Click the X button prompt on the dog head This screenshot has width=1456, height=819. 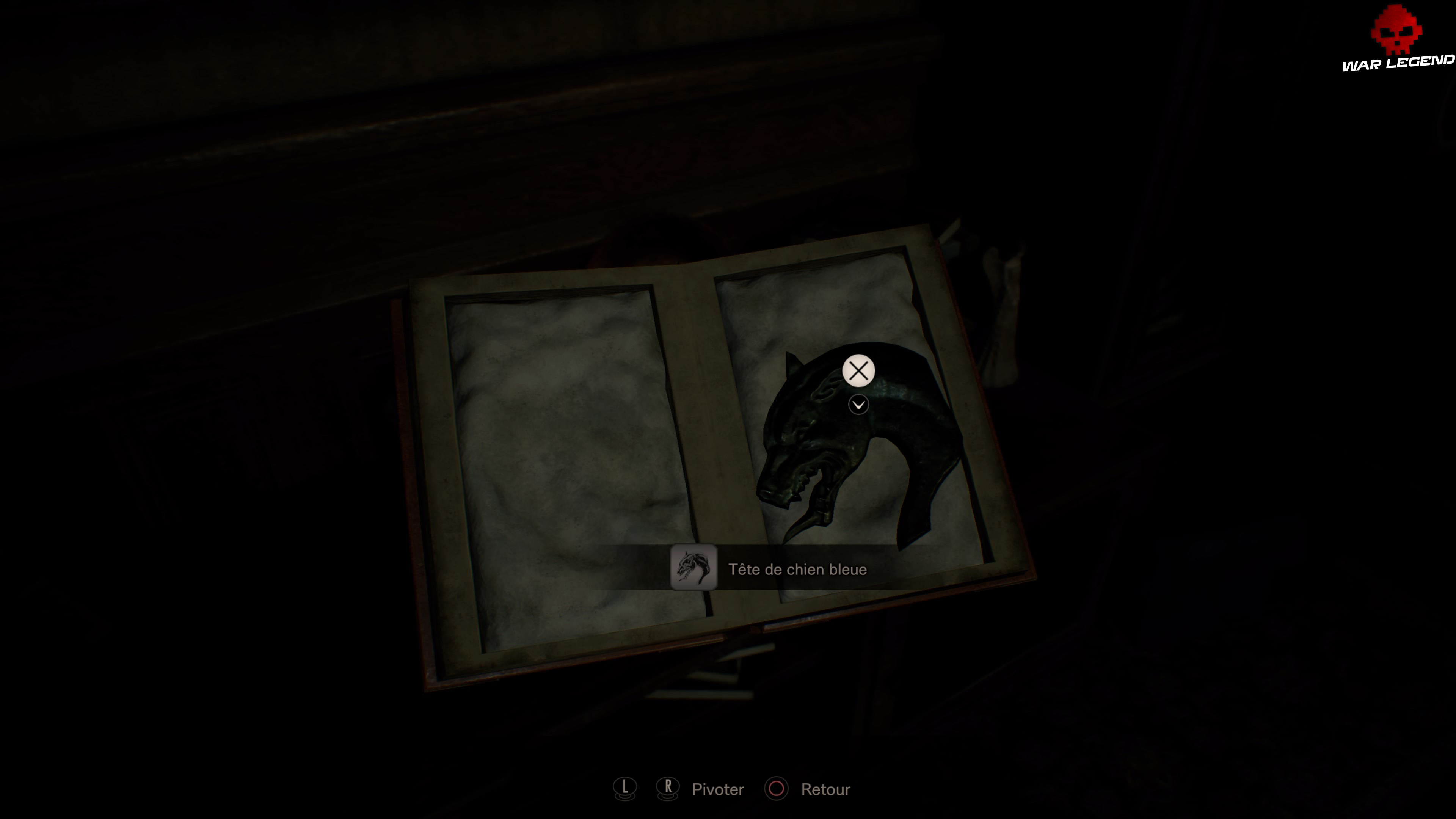point(858,370)
